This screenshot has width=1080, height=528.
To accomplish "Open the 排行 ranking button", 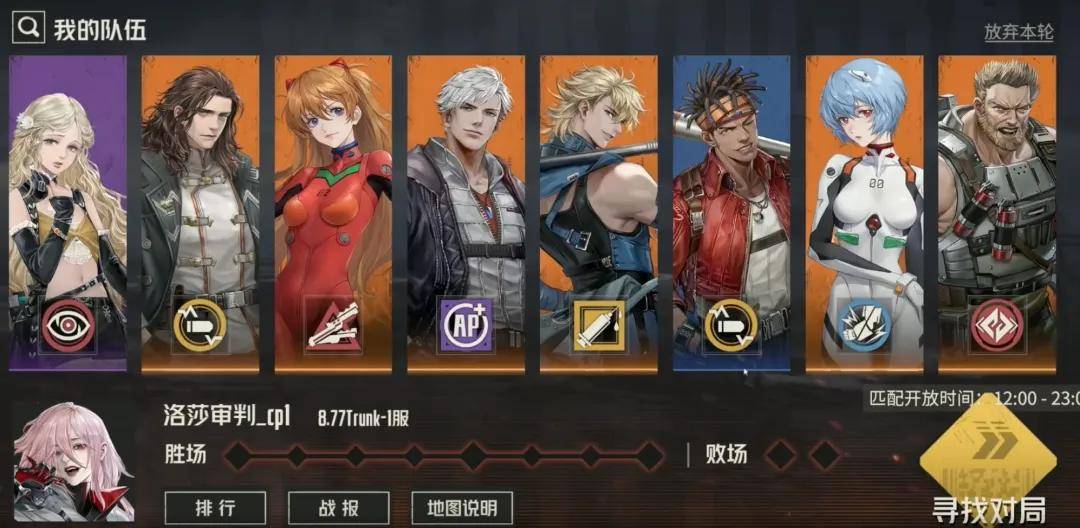I will pyautogui.click(x=215, y=507).
